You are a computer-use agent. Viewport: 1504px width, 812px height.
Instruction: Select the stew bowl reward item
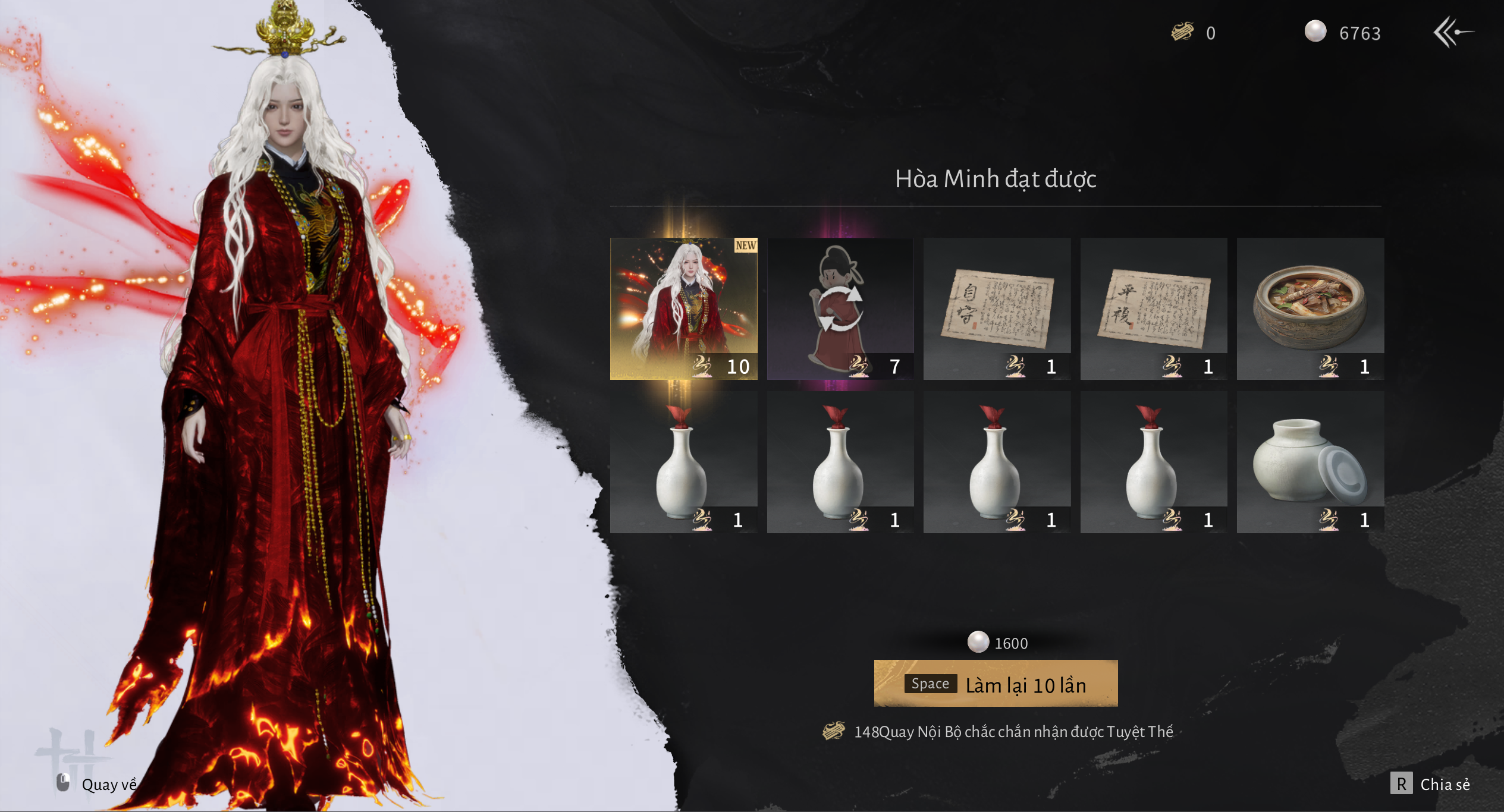click(x=1310, y=309)
